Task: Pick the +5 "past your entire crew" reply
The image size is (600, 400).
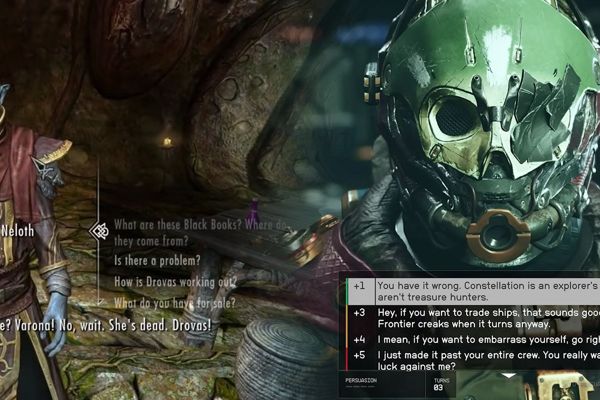Action: 480,361
